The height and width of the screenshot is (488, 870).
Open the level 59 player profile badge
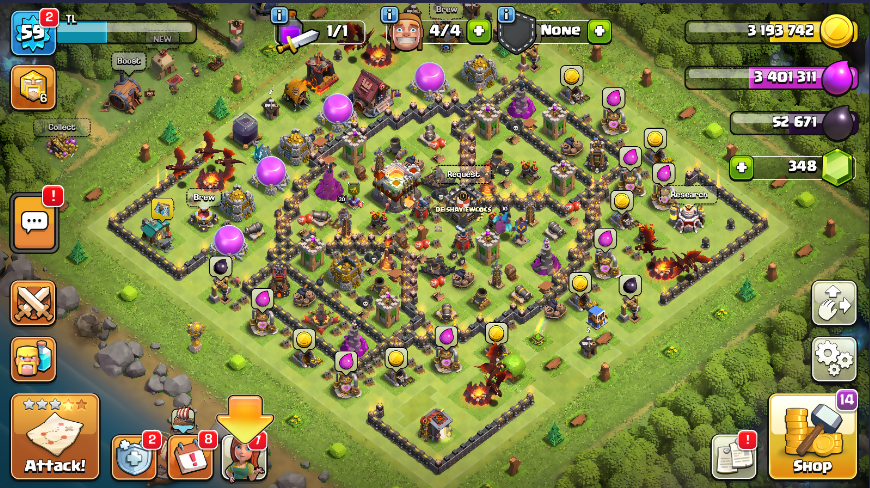[x=32, y=34]
